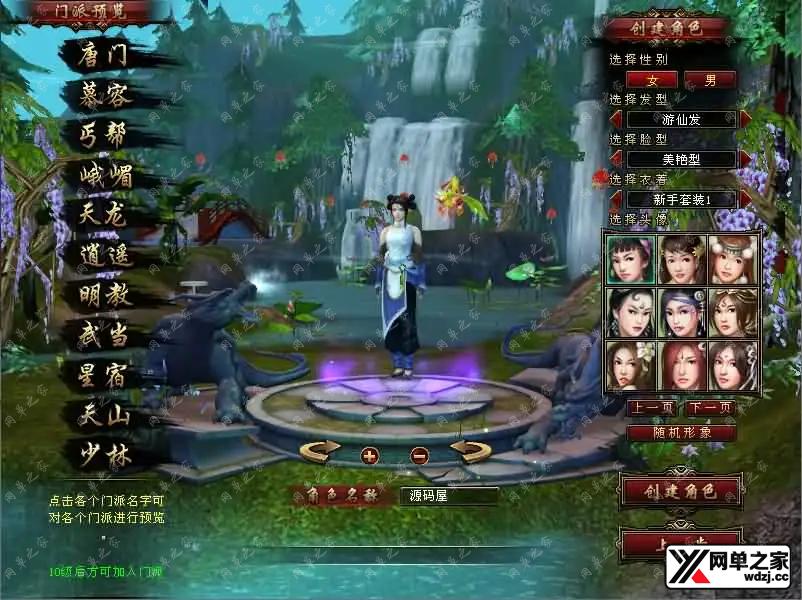Select female gender 女
Viewport: 802px width, 600px height.
pos(652,79)
